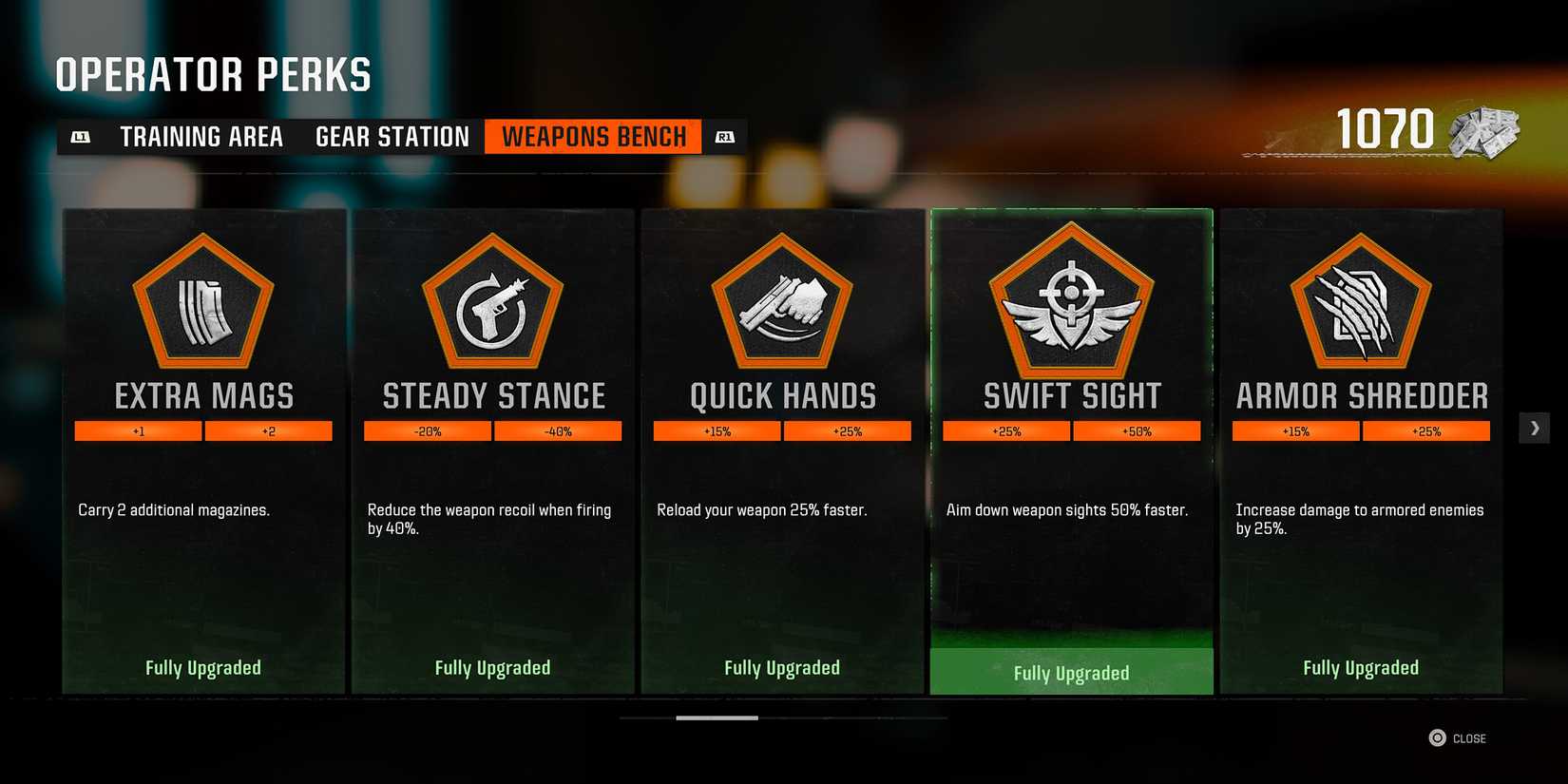
Task: Select the +25% tier of Quick Hands
Action: tap(849, 430)
